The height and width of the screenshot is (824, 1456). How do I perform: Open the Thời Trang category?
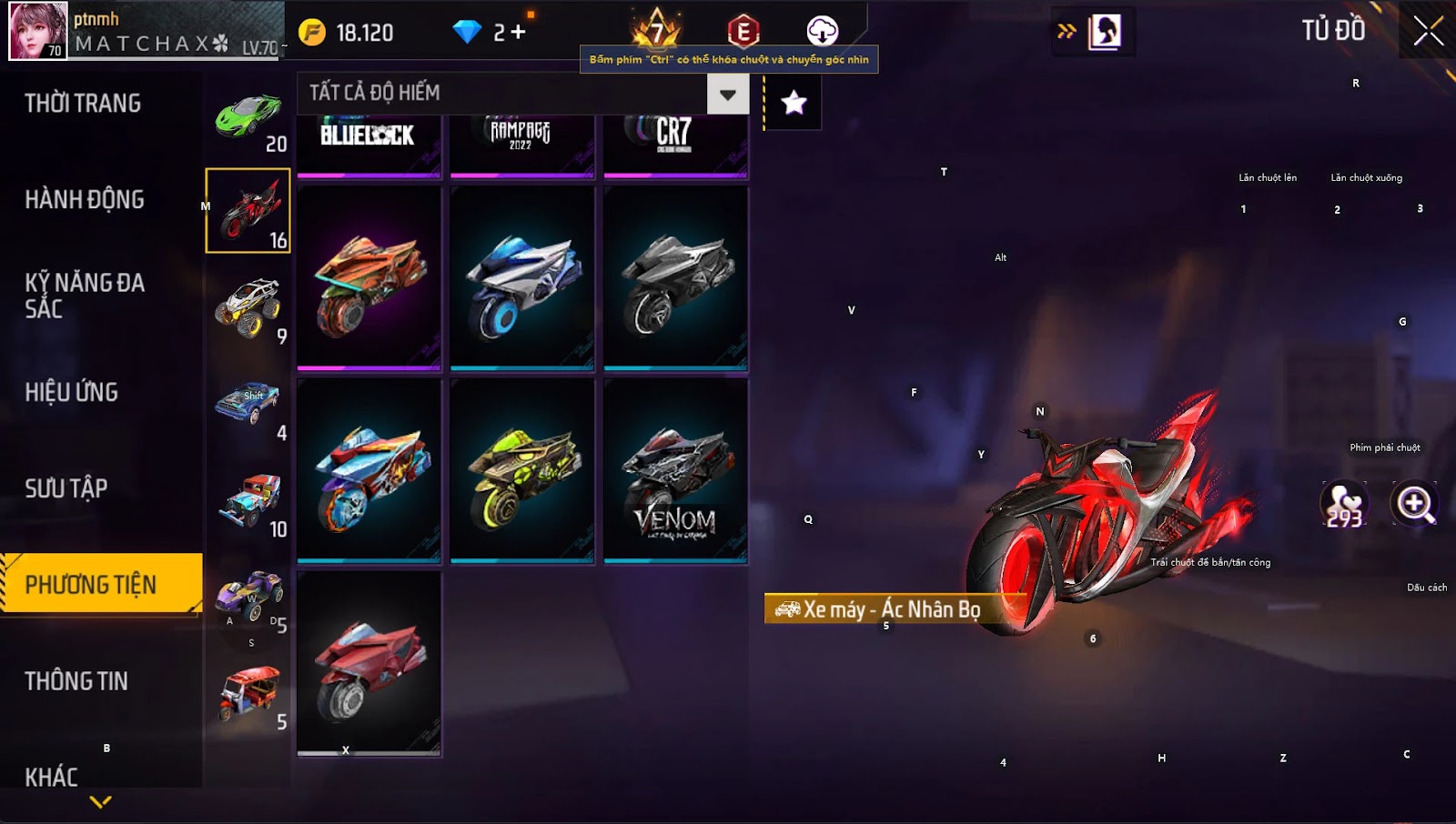pyautogui.click(x=83, y=104)
